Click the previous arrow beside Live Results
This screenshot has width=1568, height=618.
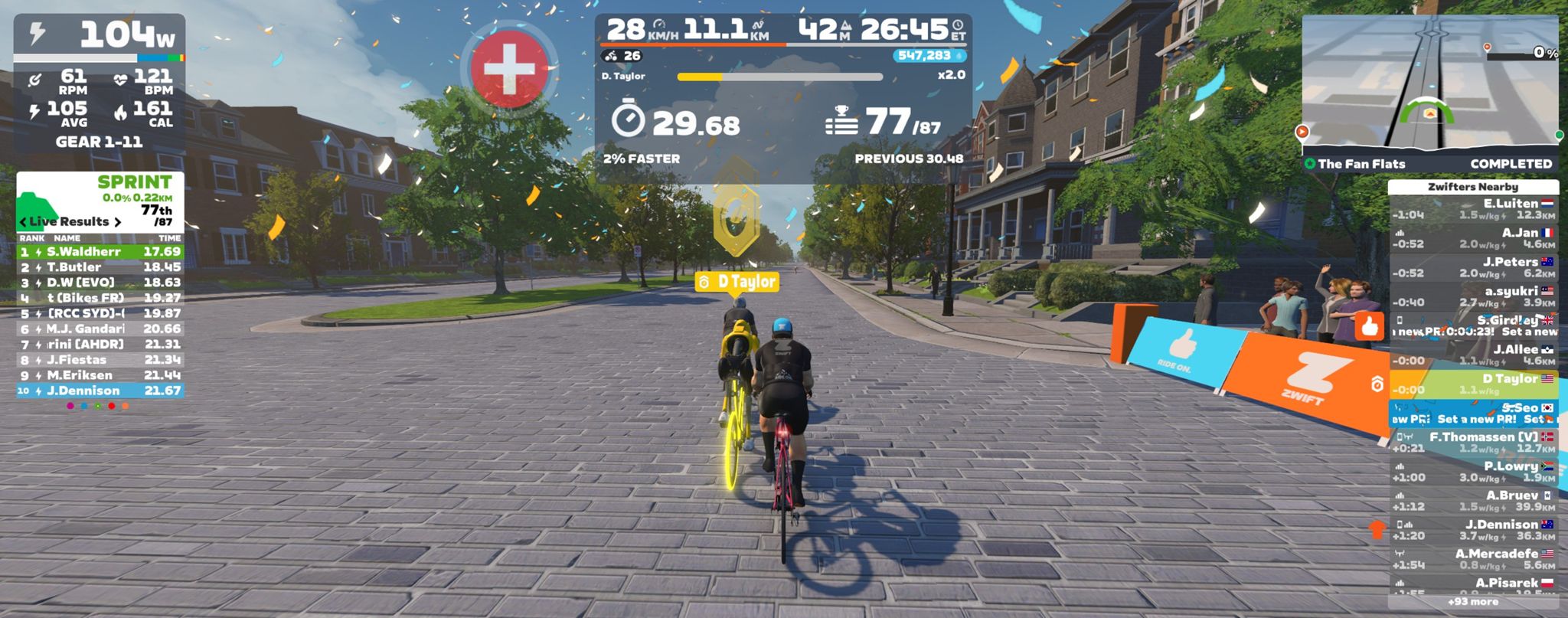click(23, 222)
